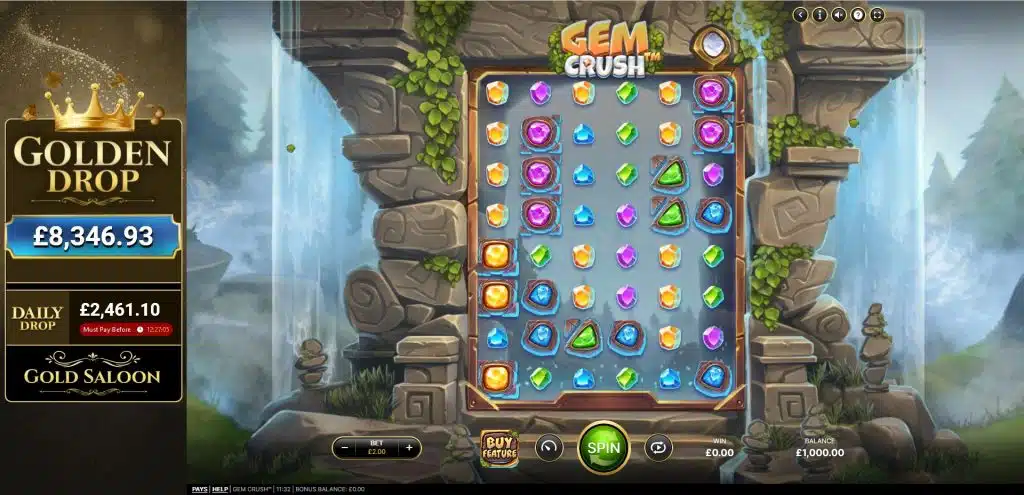View the Daily Drop jackpot details
Image resolution: width=1024 pixels, height=495 pixels.
click(93, 316)
